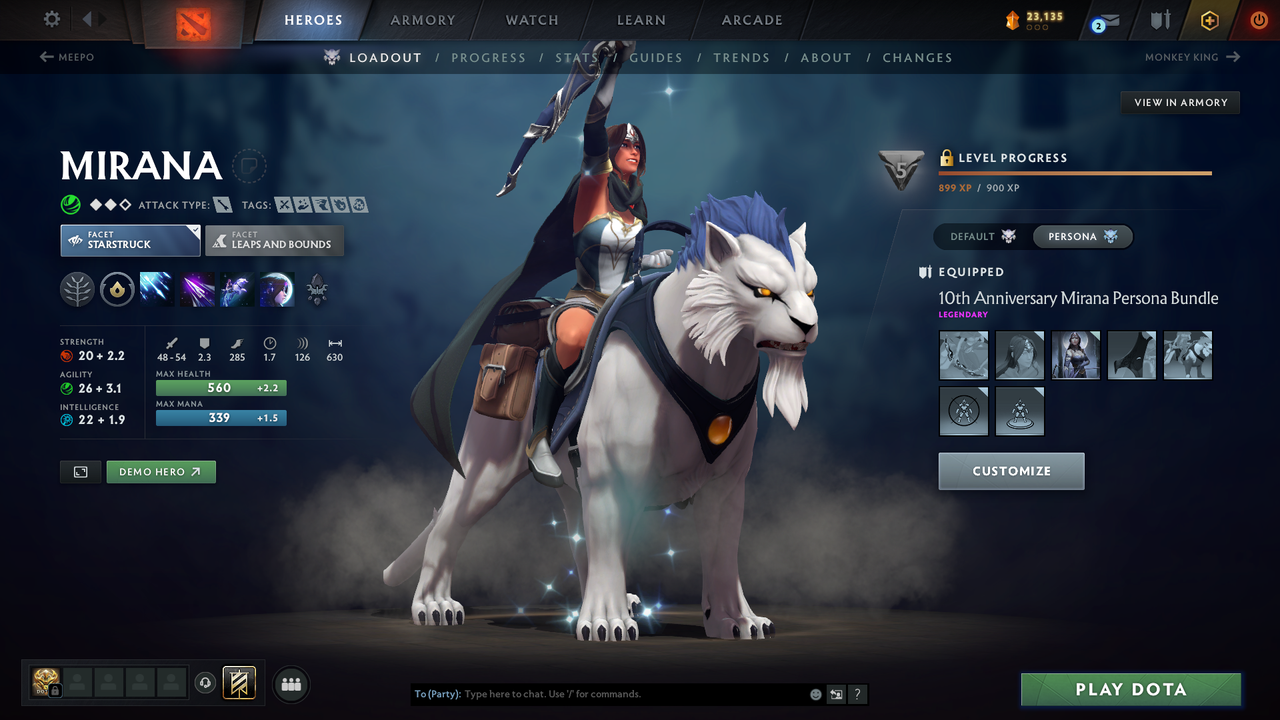Viewport: 1280px width, 720px height.
Task: Select the Leaps and Bounds facet
Action: click(274, 240)
